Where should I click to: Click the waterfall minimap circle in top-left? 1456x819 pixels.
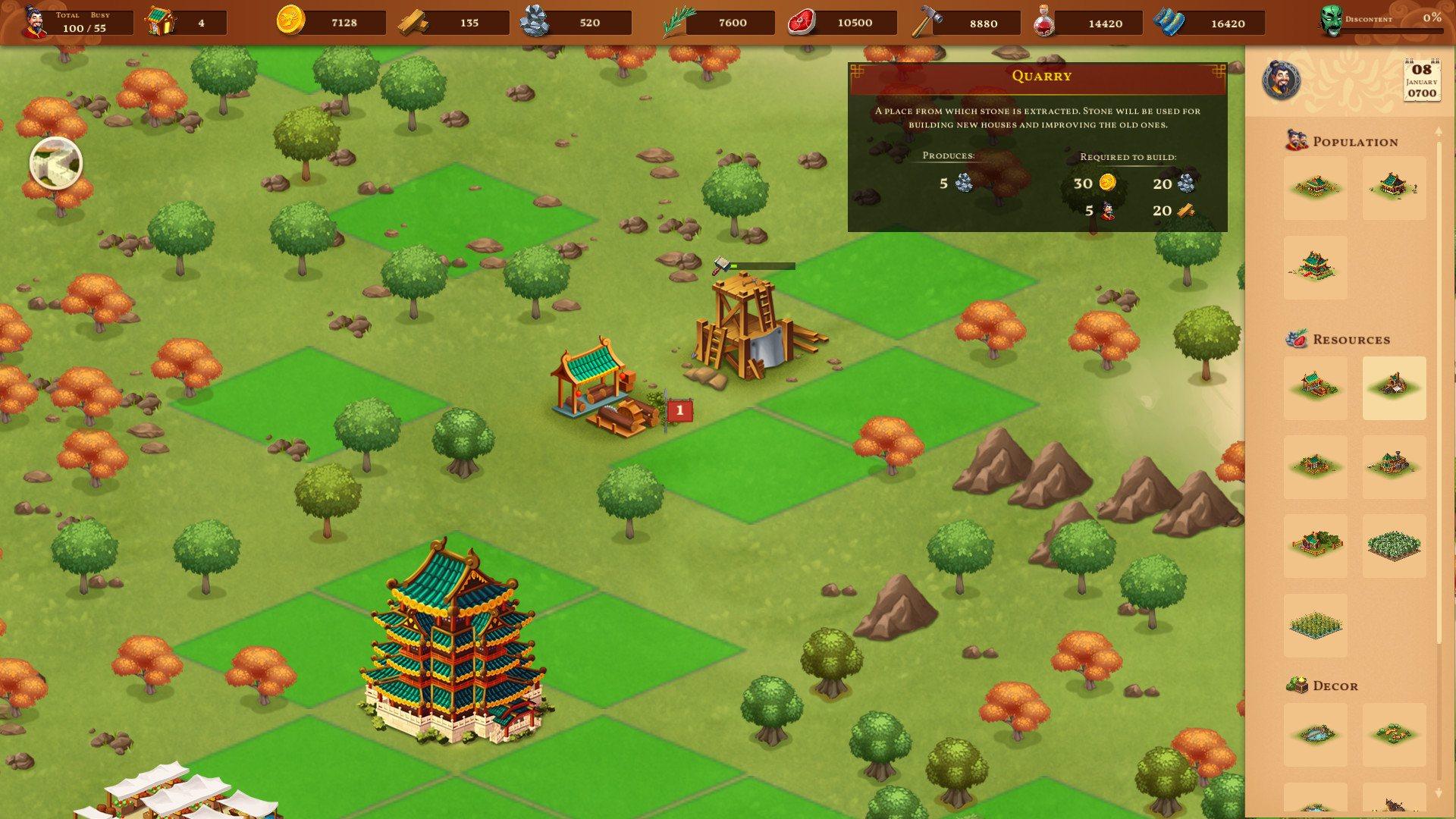[55, 163]
